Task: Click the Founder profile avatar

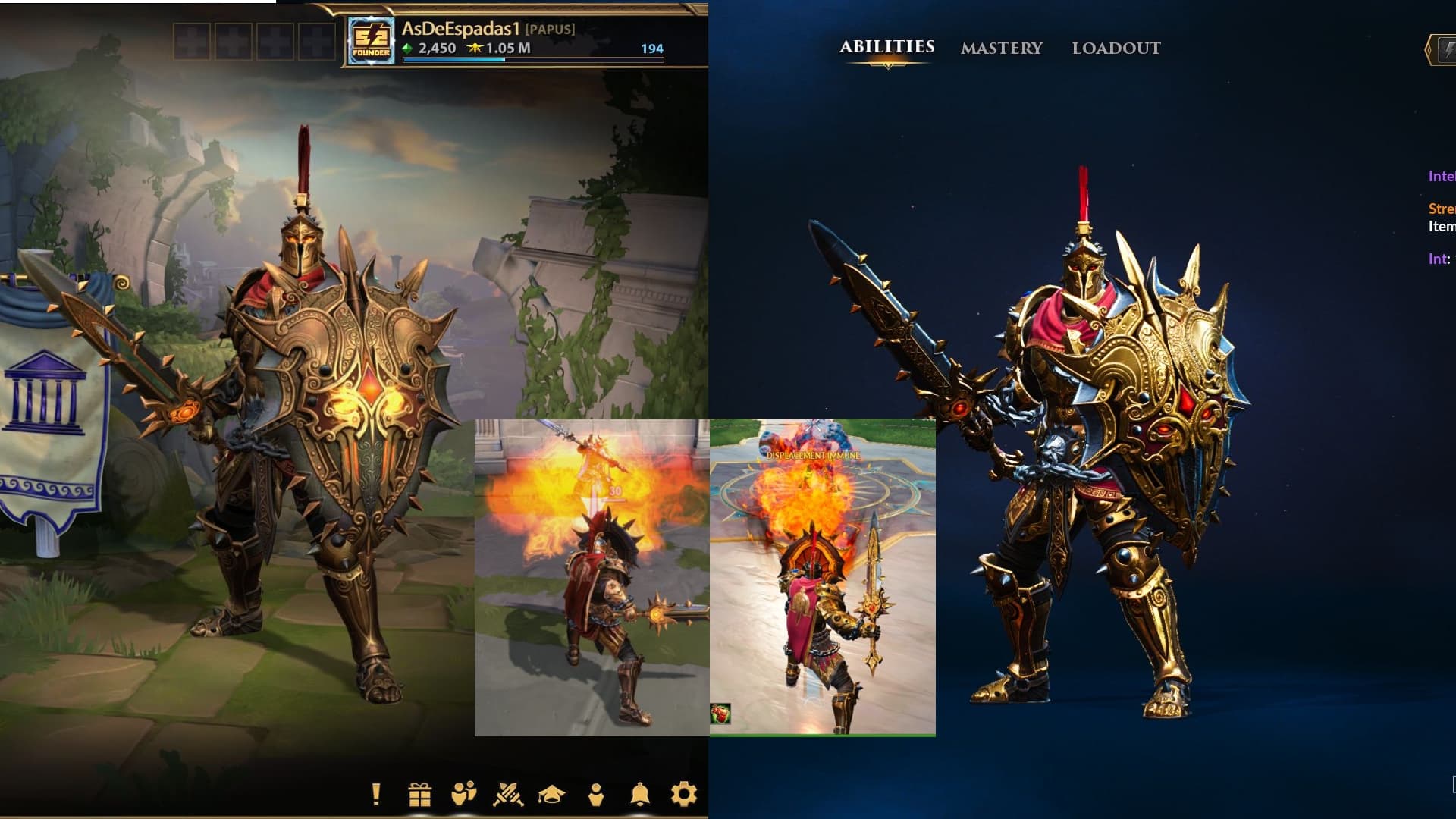Action: (x=371, y=41)
